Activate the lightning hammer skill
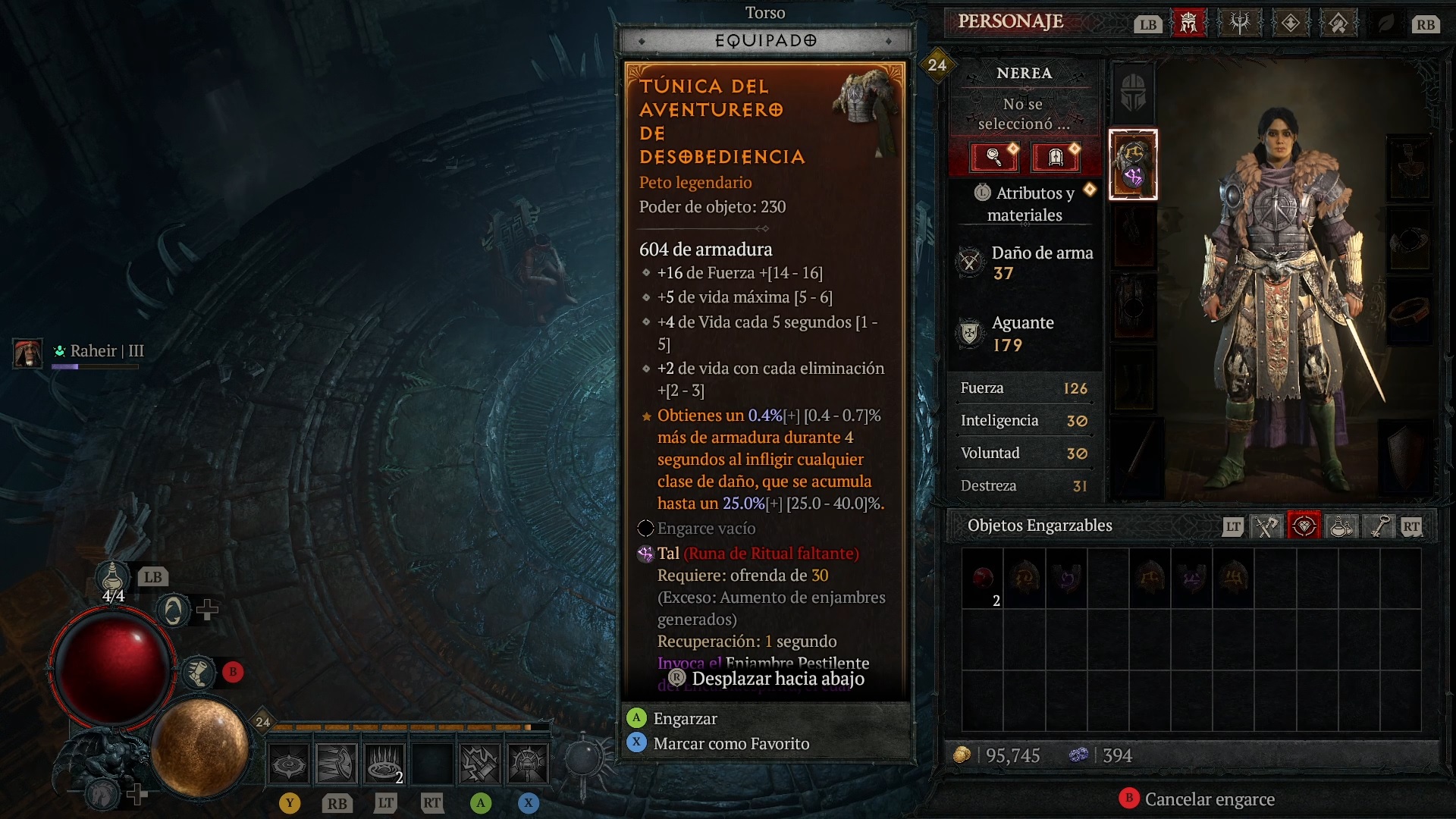Viewport: 1456px width, 819px height. pyautogui.click(x=480, y=763)
